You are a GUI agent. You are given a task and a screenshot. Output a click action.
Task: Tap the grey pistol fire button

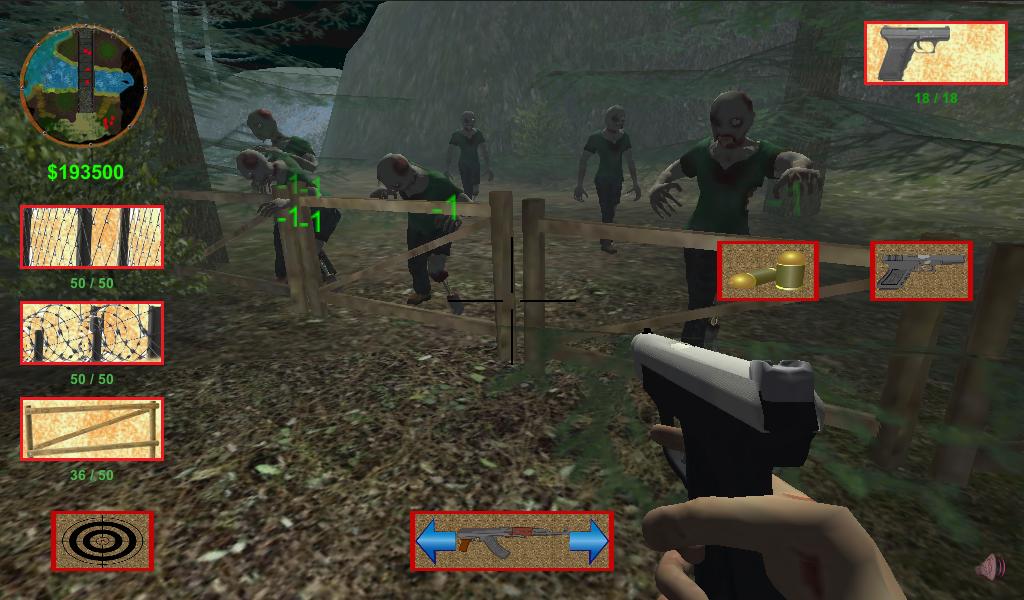click(921, 271)
